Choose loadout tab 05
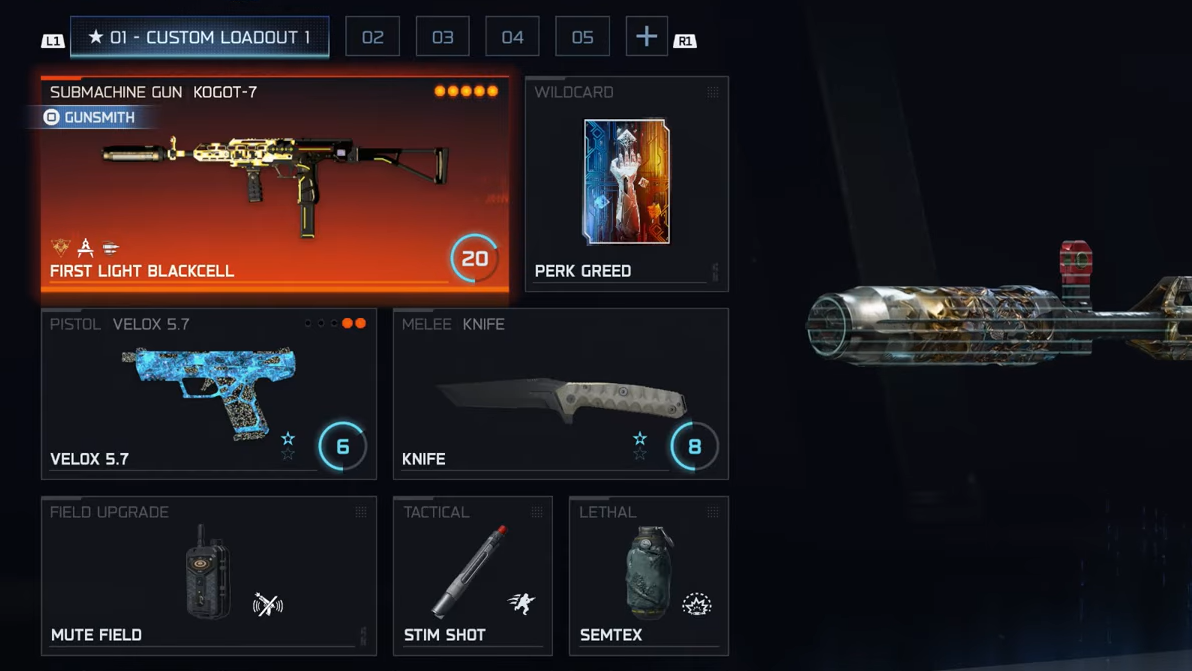This screenshot has width=1192, height=671. point(582,37)
